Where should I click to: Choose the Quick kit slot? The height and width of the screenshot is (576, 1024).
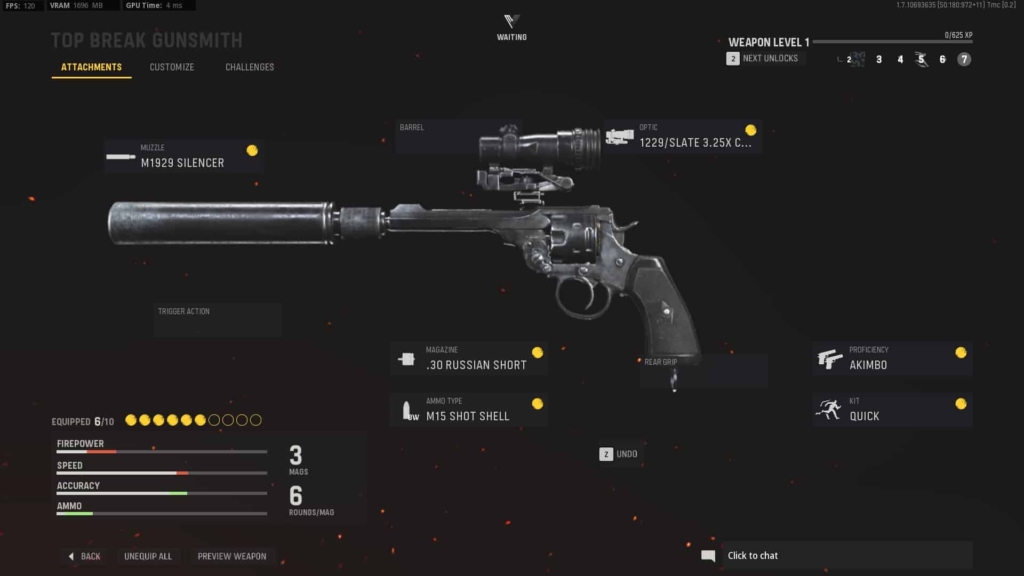(893, 410)
